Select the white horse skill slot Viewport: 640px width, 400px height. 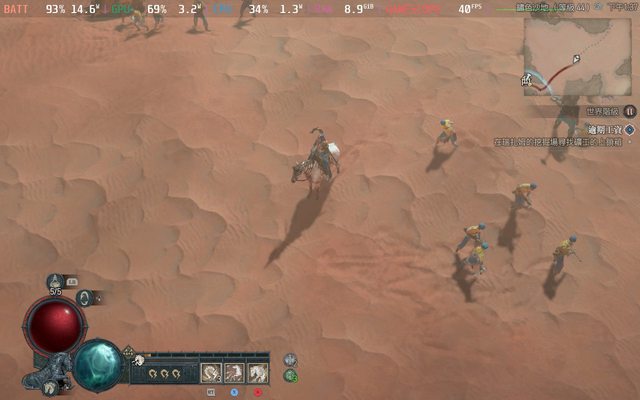257,373
